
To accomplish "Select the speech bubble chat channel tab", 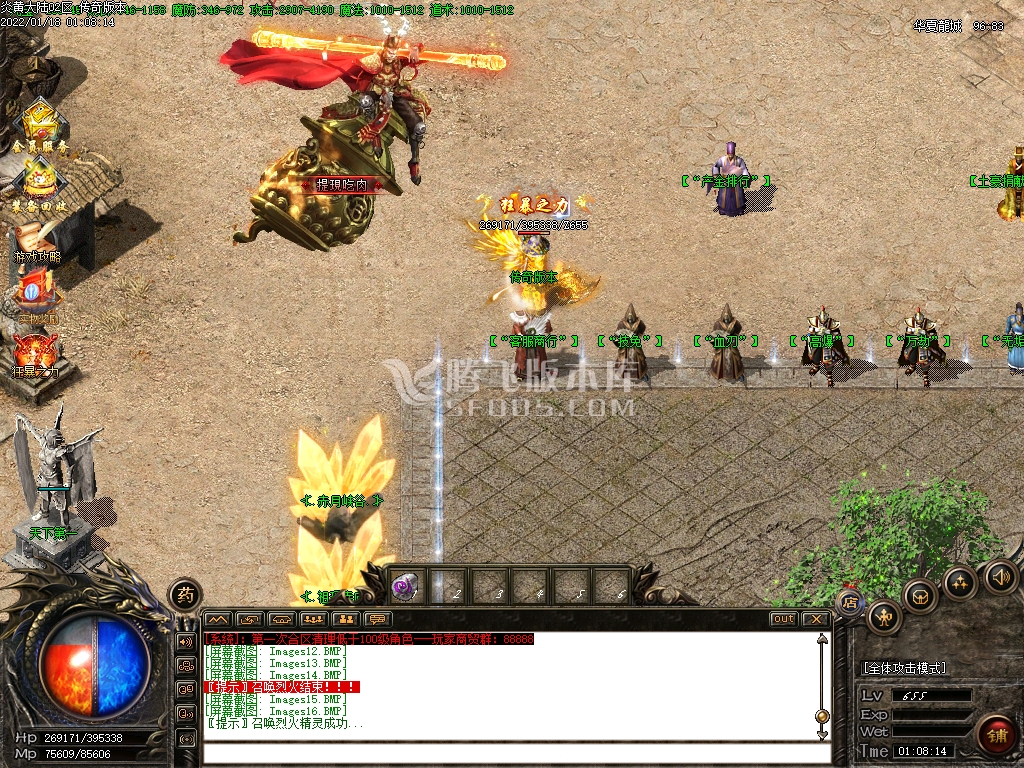I will [x=377, y=619].
